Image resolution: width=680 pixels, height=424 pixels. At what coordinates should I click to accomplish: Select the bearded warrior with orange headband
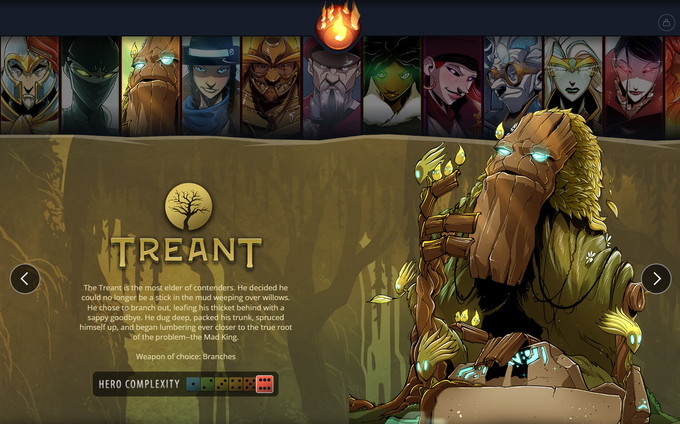271,86
